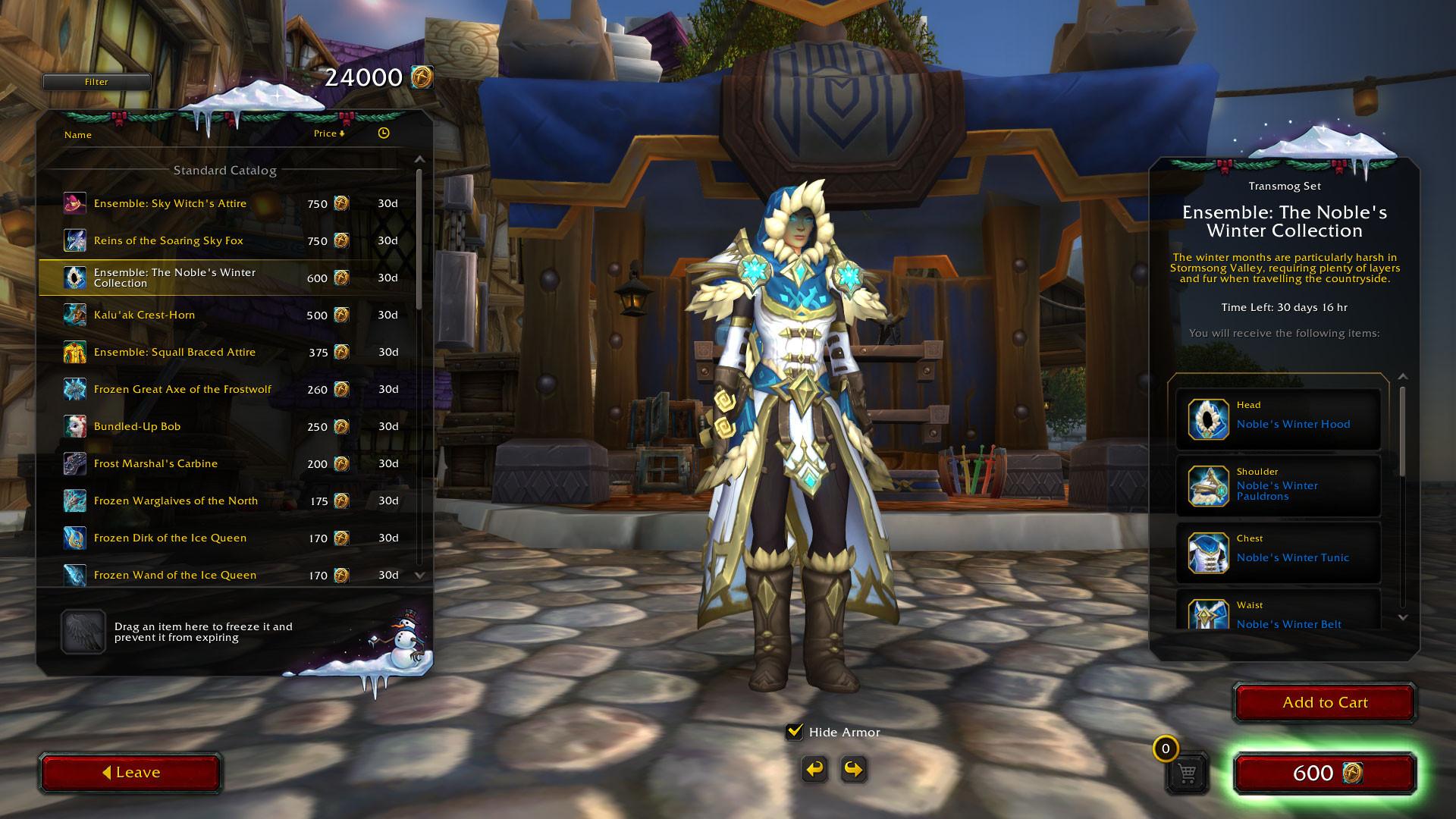Select the Kalu'ak Crest-Horn listing
Image resolution: width=1456 pixels, height=819 pixels.
coord(144,315)
